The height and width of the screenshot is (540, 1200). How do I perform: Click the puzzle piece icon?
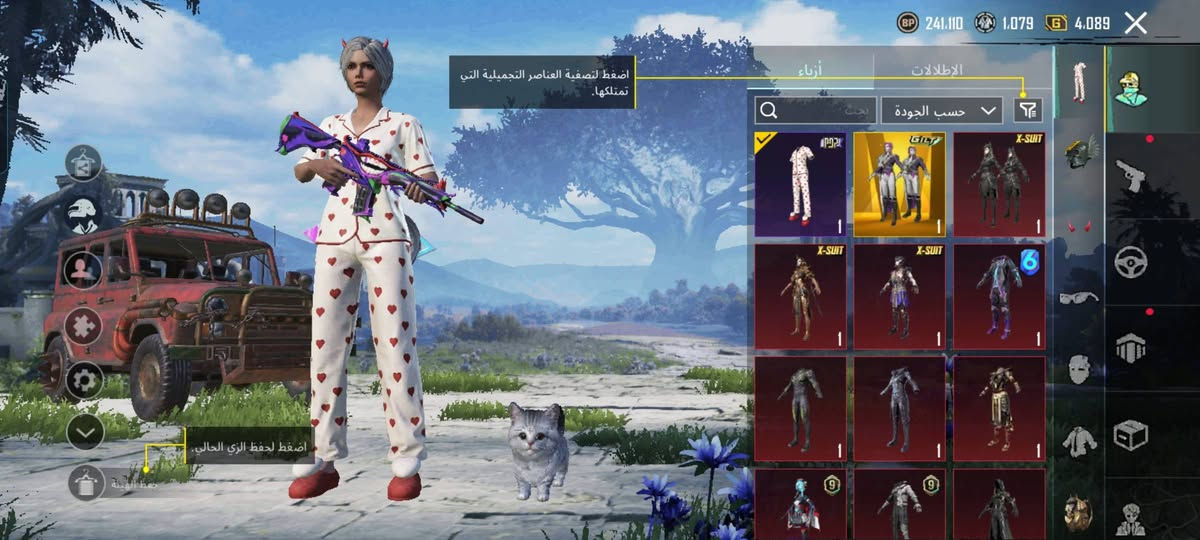point(84,325)
